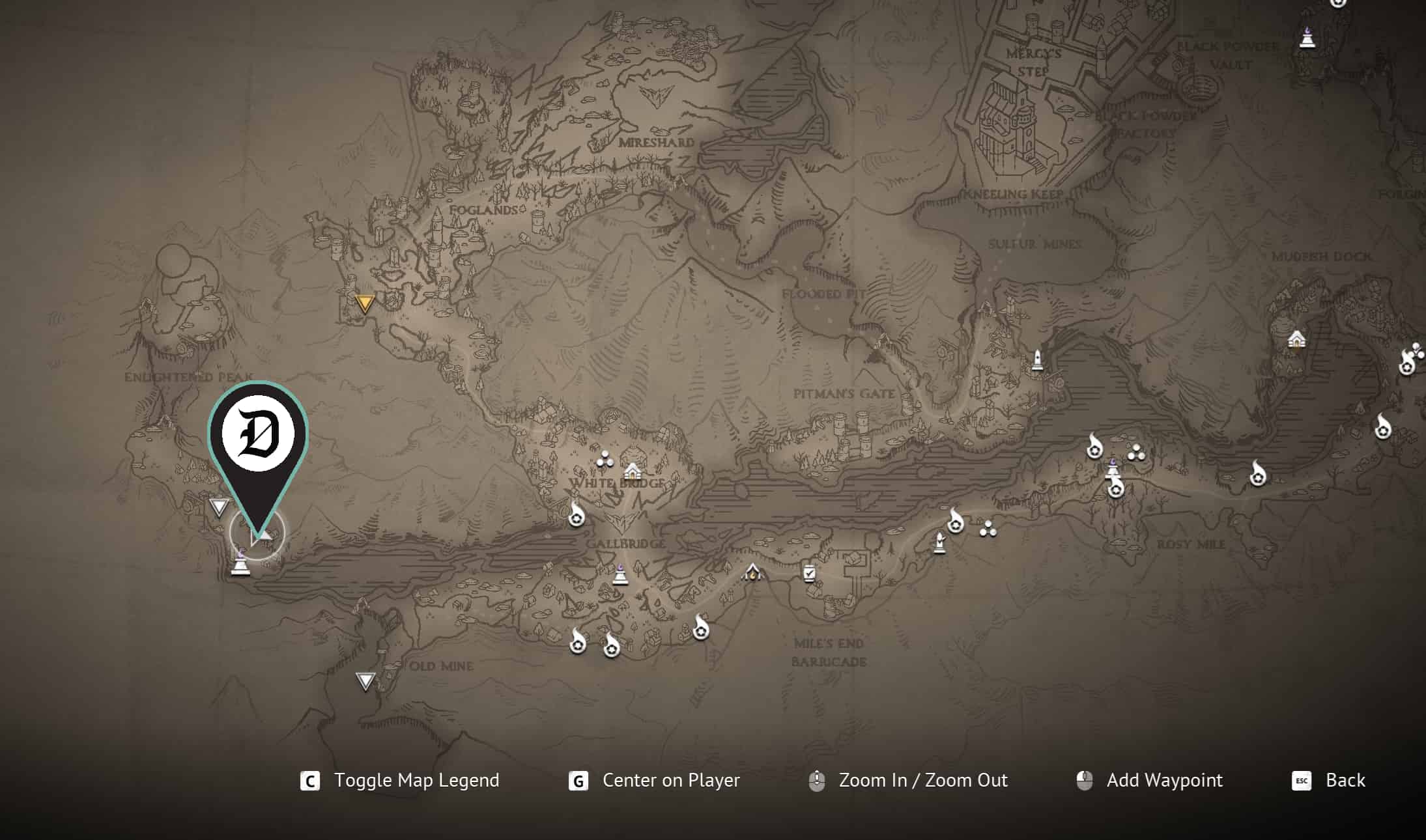
Task: Click the large black D pin marker
Action: click(258, 436)
